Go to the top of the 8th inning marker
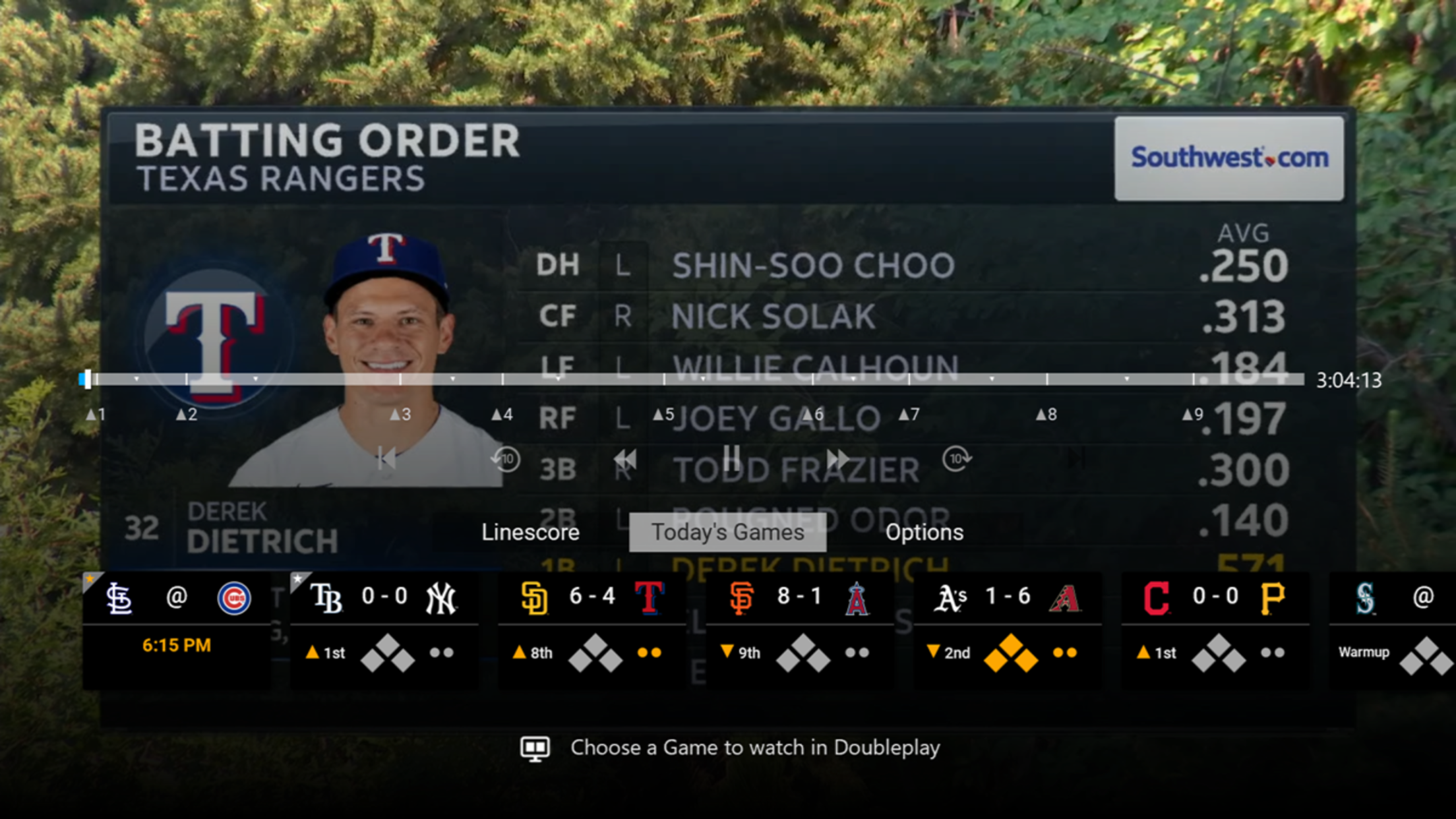Image resolution: width=1456 pixels, height=819 pixels. click(1046, 414)
